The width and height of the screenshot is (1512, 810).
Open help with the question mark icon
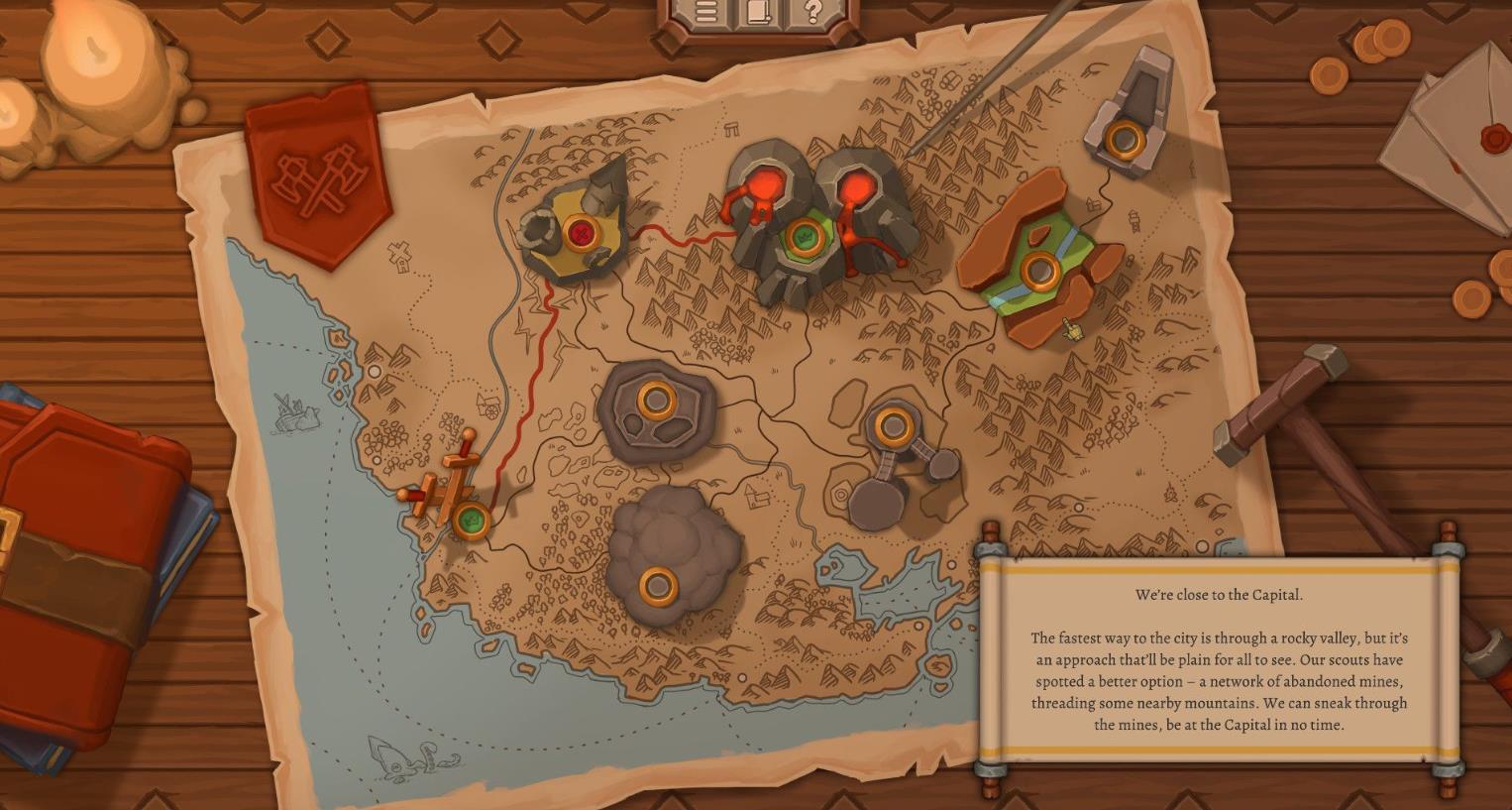812,12
